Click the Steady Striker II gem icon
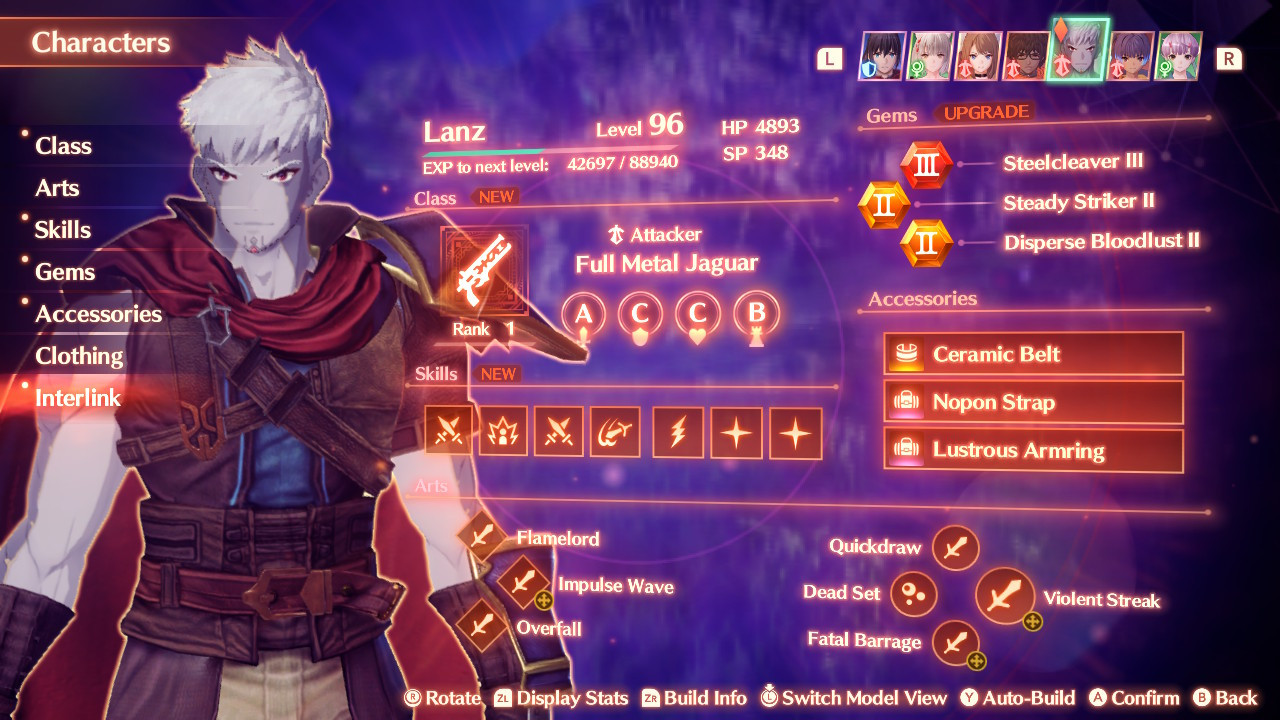 tap(884, 203)
